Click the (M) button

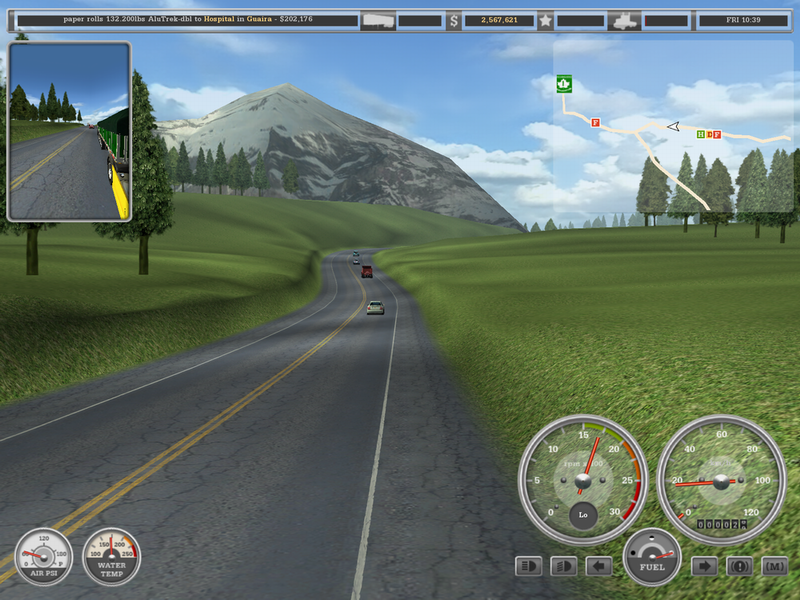click(x=775, y=566)
